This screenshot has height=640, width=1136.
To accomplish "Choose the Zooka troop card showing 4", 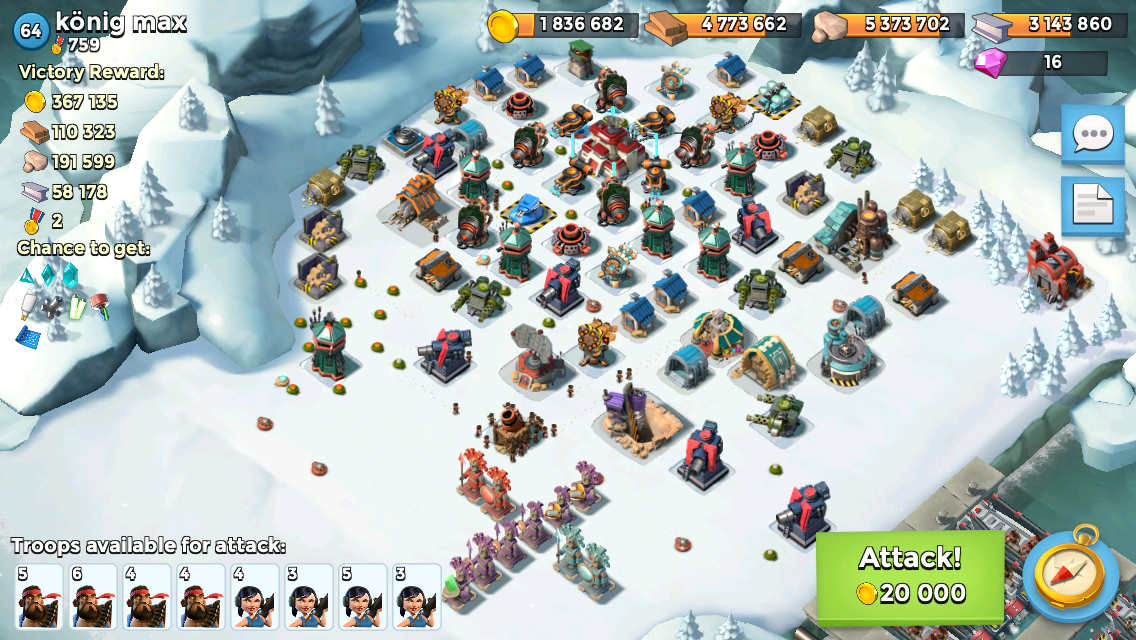I will (255, 596).
